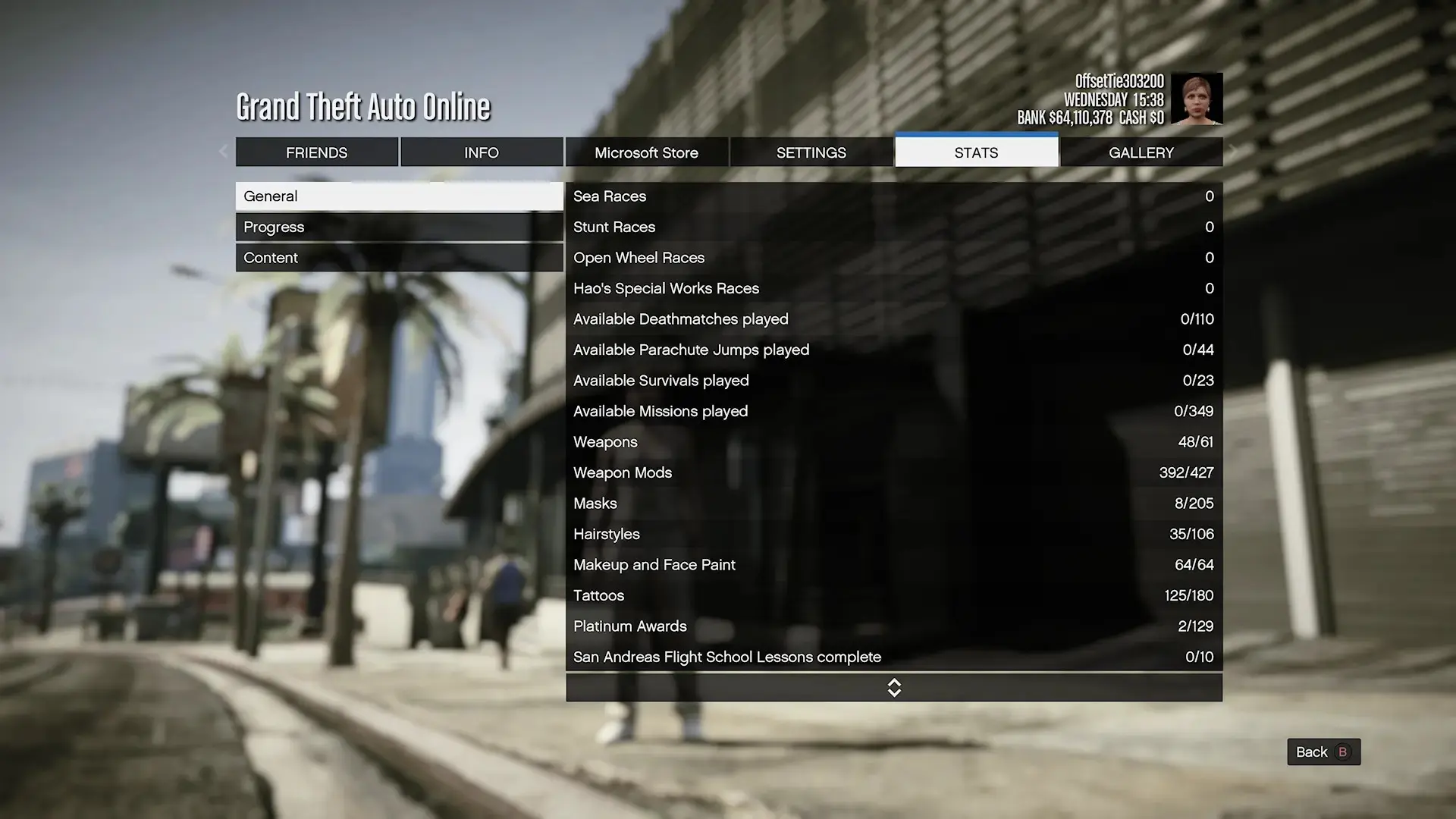
Task: Switch to the INFO tab
Action: (482, 152)
